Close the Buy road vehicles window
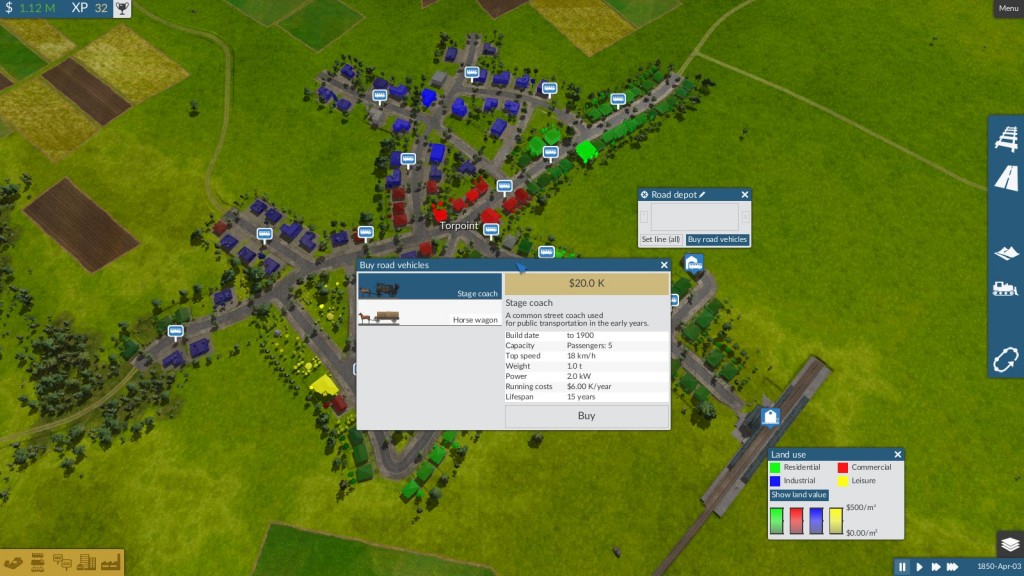The width and height of the screenshot is (1024, 576). (x=664, y=265)
